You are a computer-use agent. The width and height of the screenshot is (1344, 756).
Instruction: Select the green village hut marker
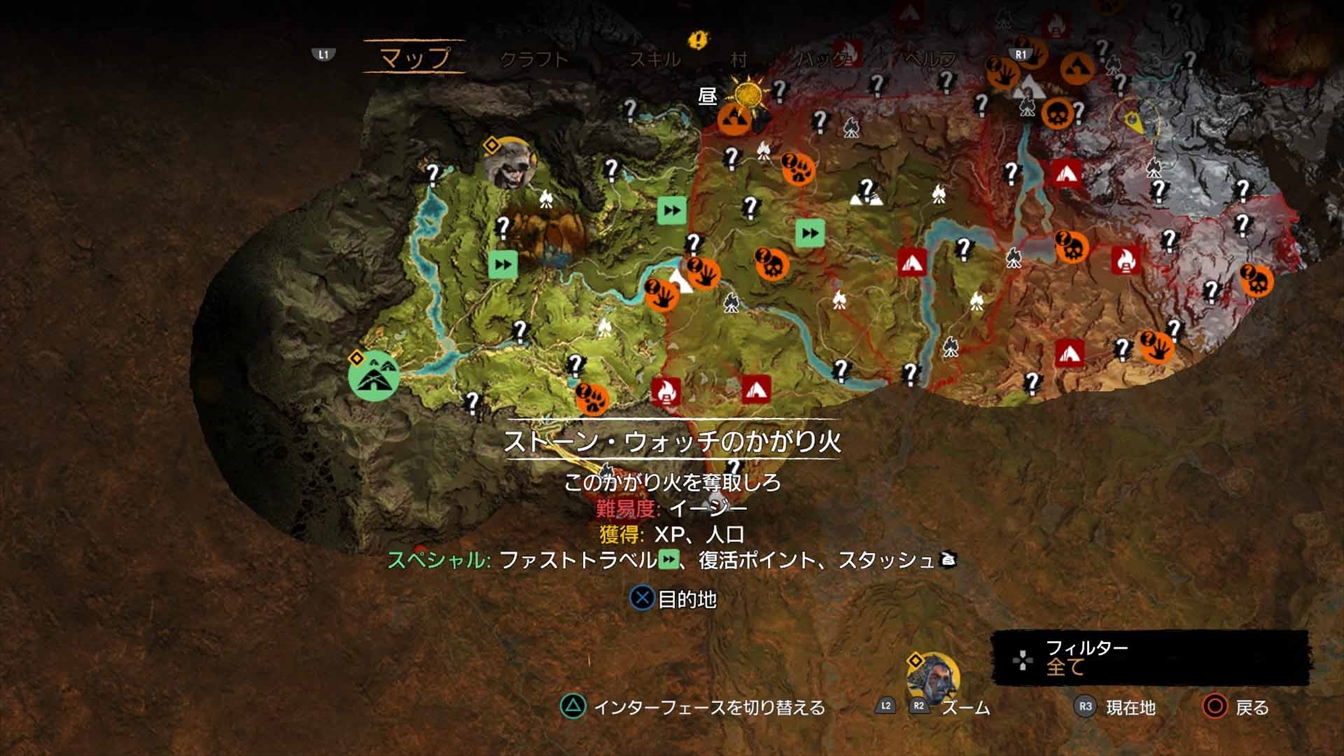pyautogui.click(x=374, y=375)
